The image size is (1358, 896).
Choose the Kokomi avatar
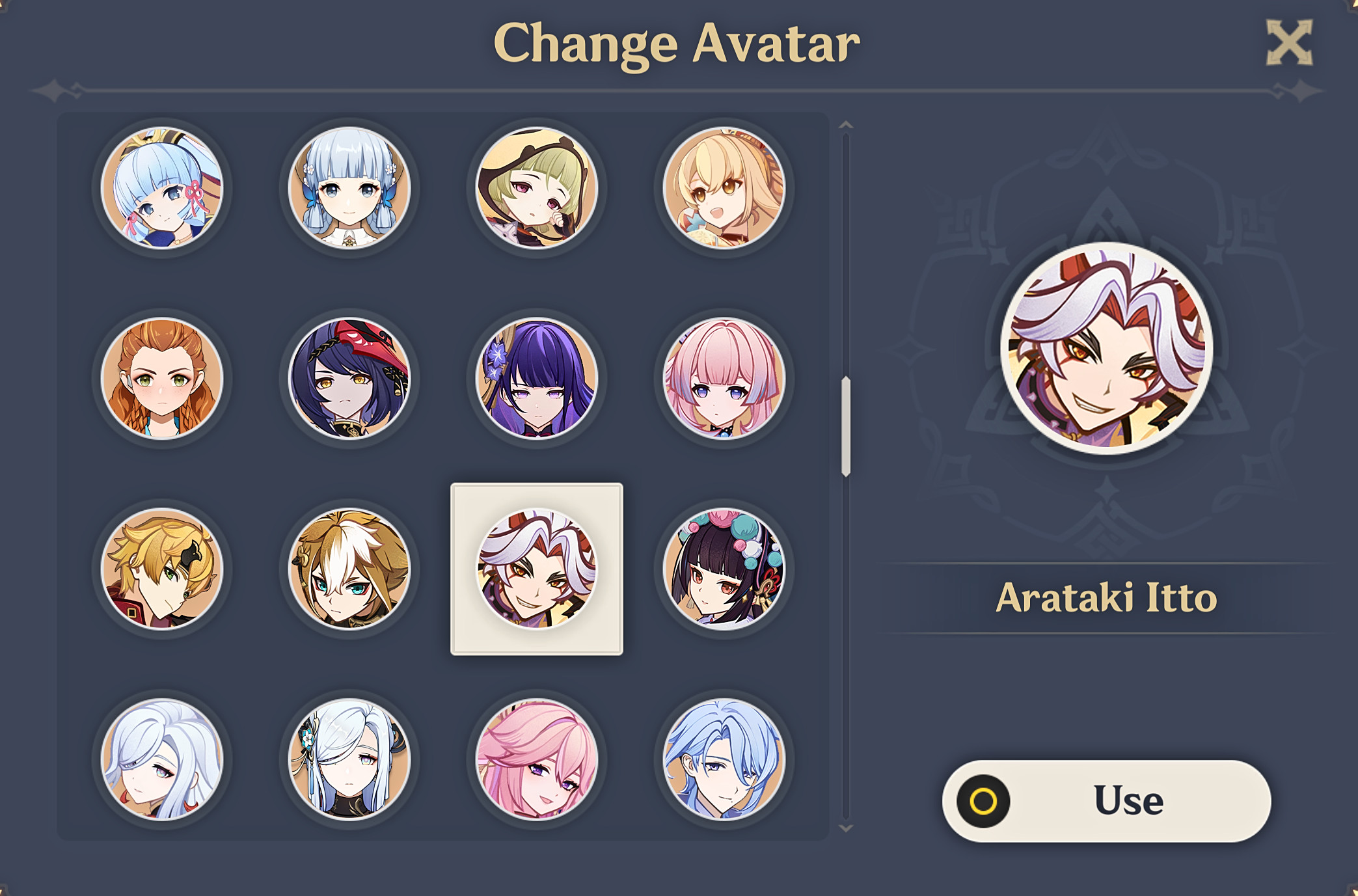[725, 379]
